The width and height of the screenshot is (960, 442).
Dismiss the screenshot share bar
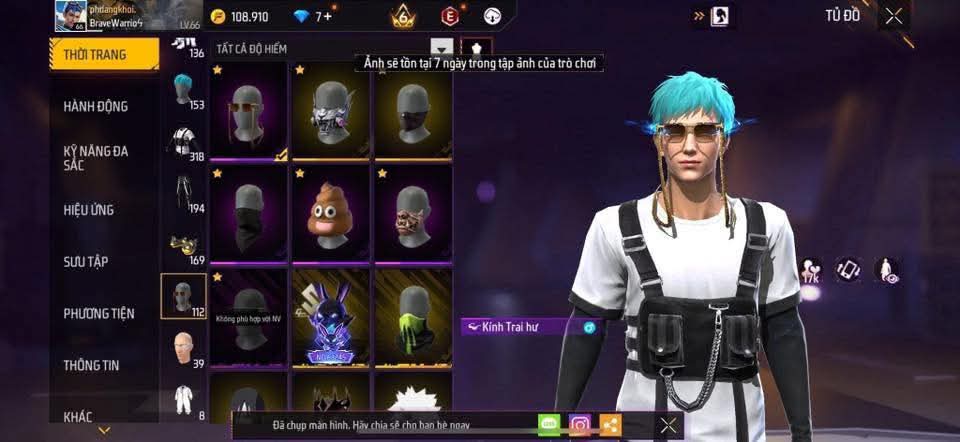[x=668, y=425]
